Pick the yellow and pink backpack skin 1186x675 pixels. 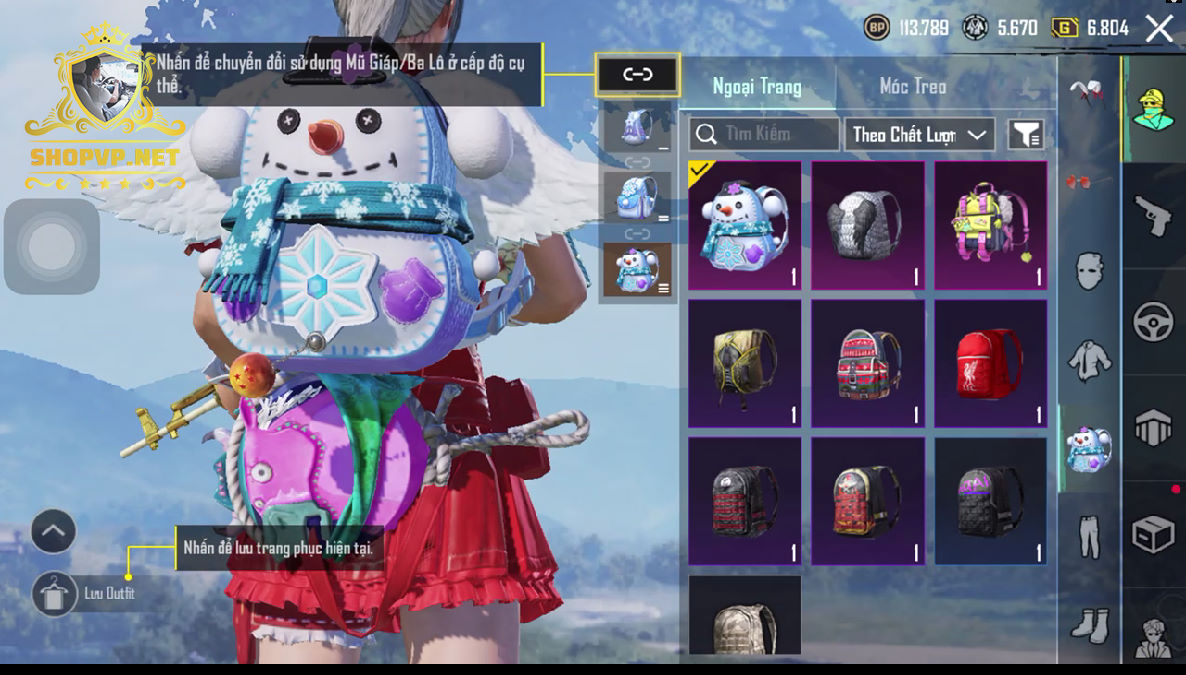(991, 225)
